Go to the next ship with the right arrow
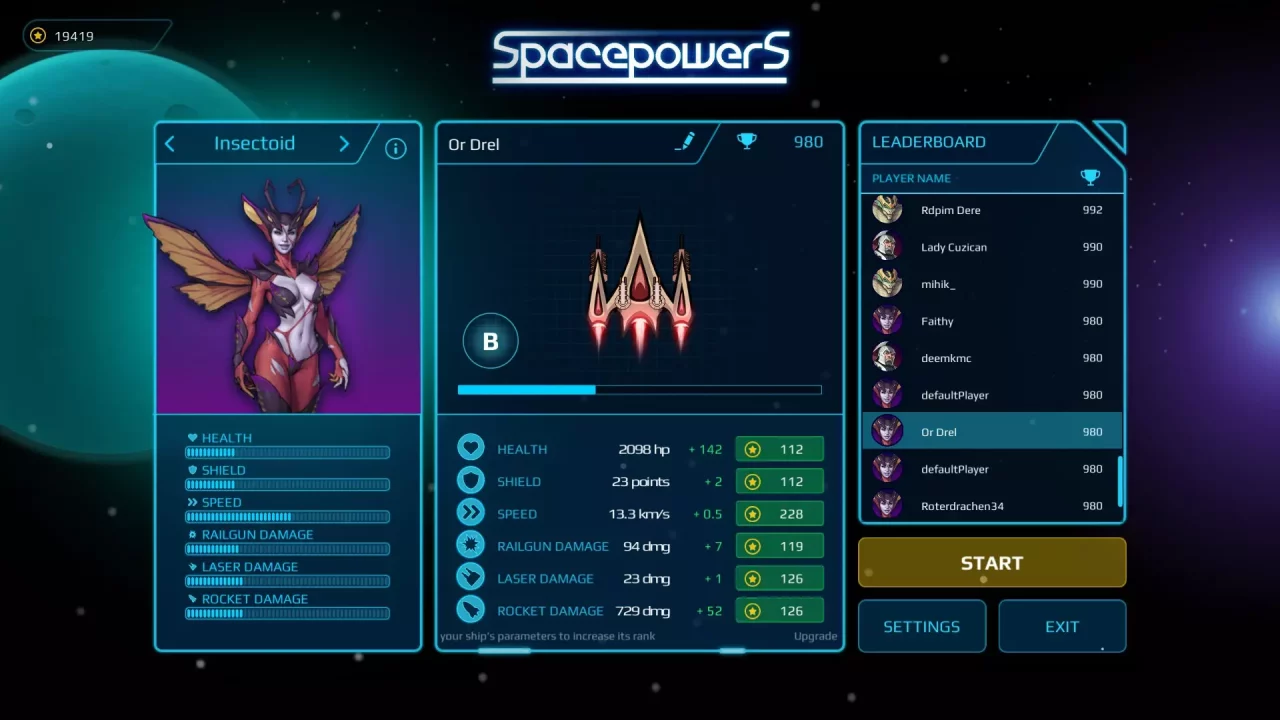Screen dimensions: 1280x720 [x=343, y=143]
